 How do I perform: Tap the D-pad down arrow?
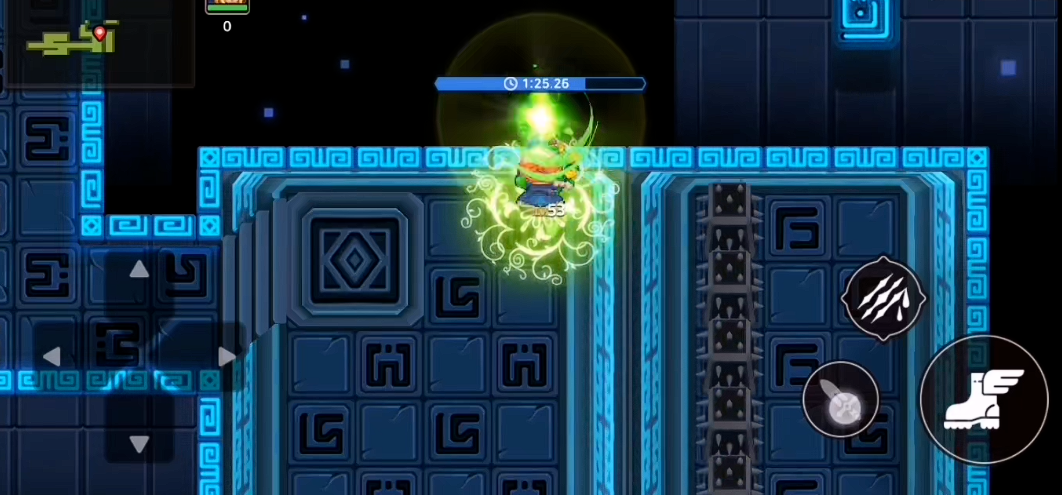(x=139, y=443)
